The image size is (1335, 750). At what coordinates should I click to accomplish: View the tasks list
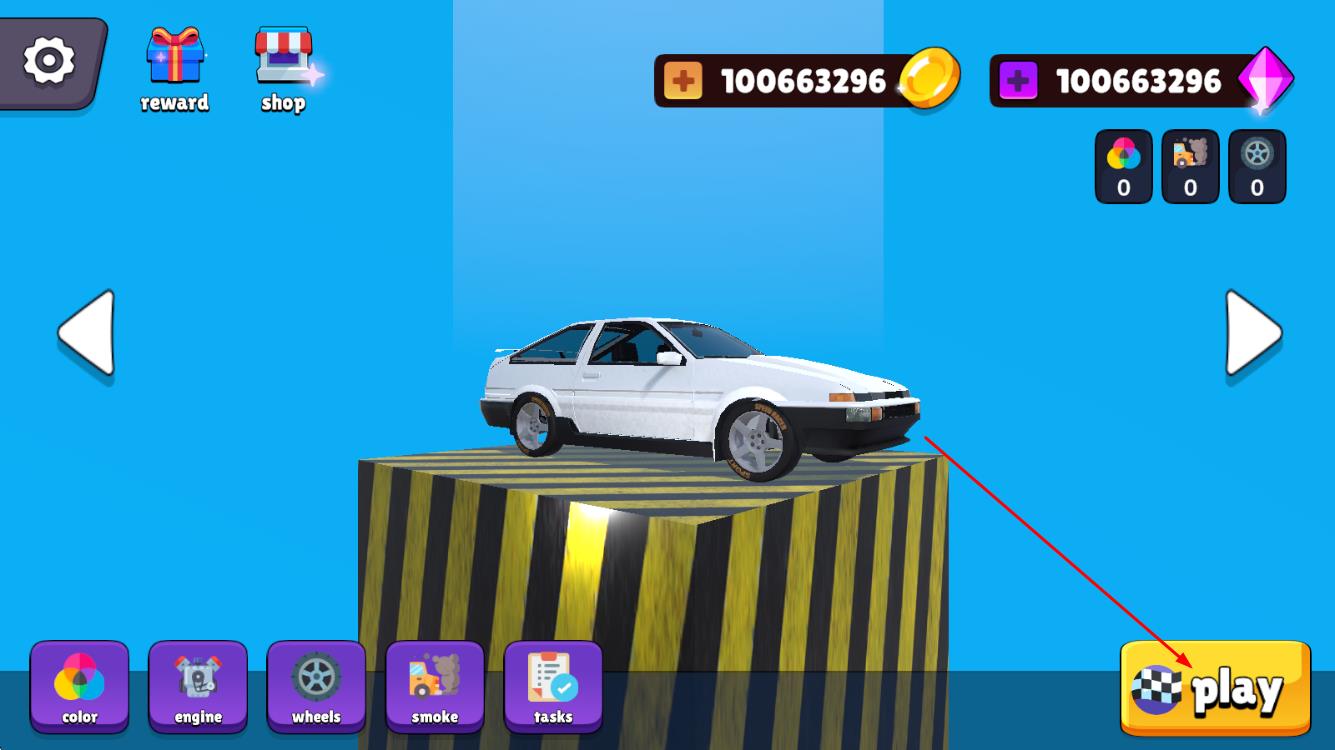(x=553, y=686)
